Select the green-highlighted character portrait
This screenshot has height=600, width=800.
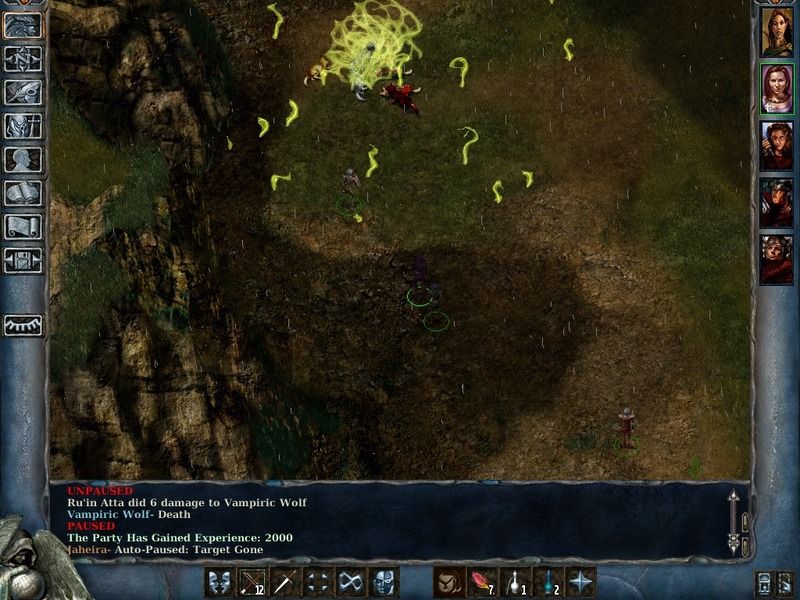(776, 89)
